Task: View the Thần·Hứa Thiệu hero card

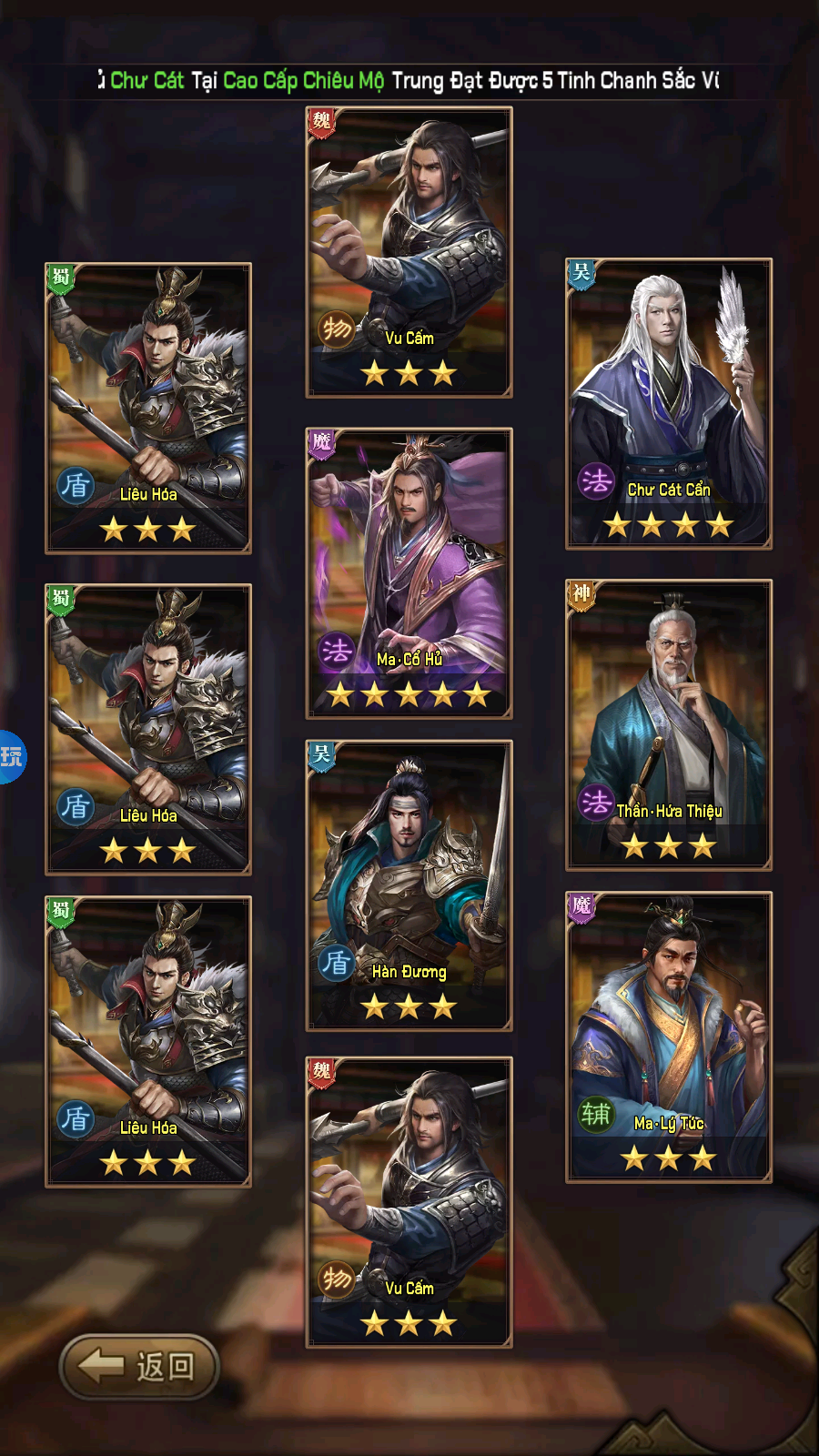Action: (669, 724)
